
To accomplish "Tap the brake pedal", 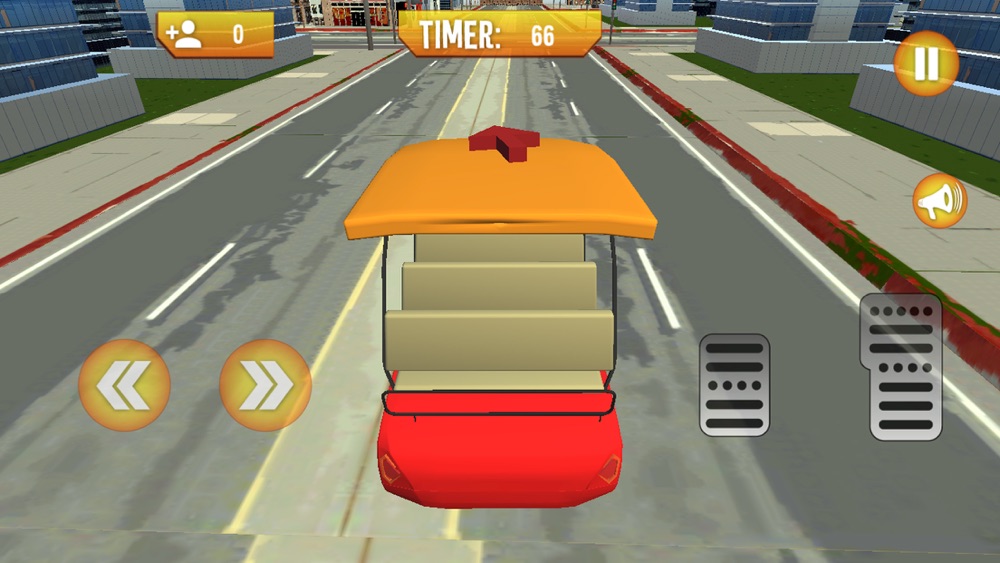I will pyautogui.click(x=734, y=385).
